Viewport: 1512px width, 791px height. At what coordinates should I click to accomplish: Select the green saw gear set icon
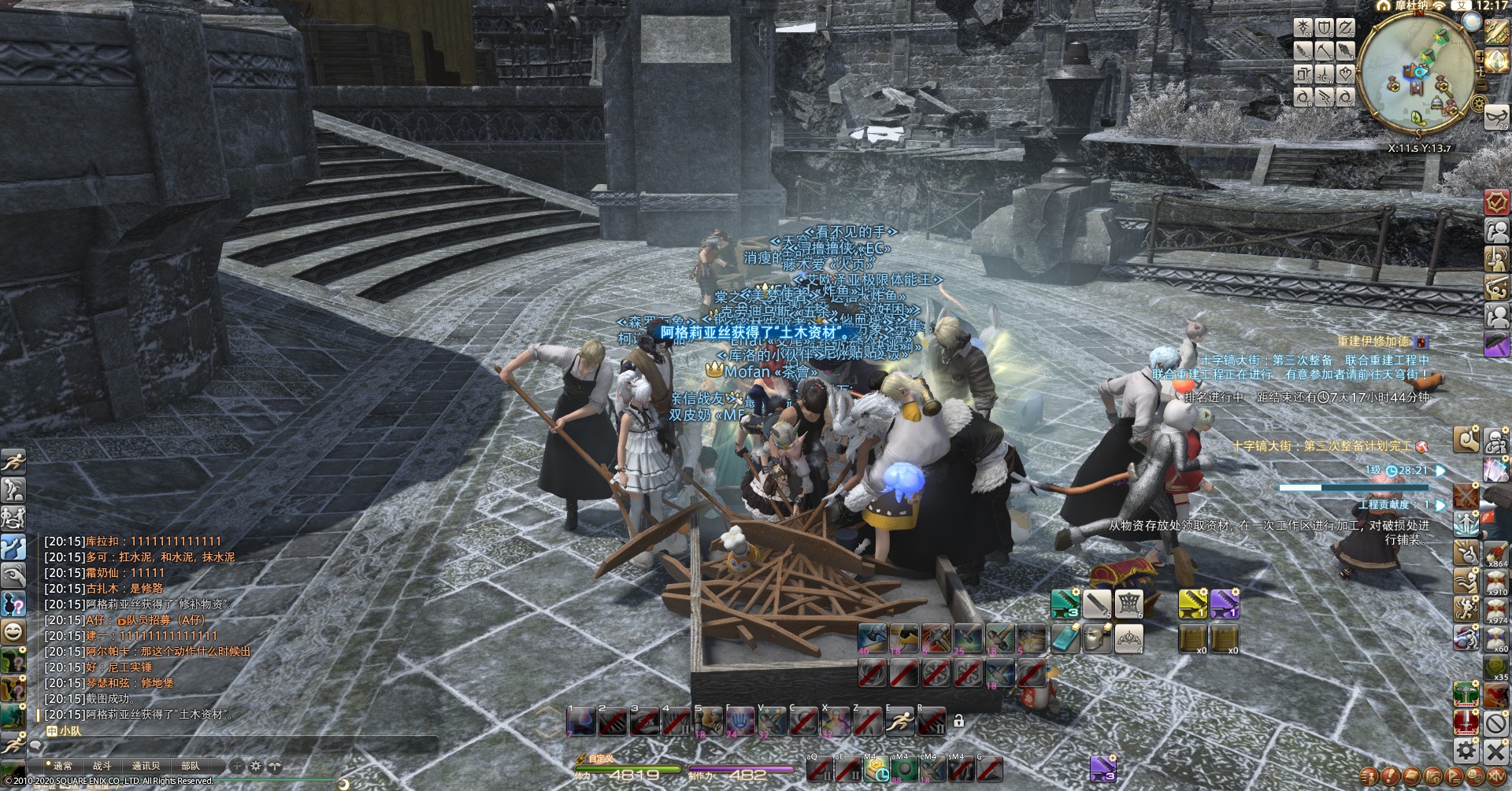pos(1065,604)
